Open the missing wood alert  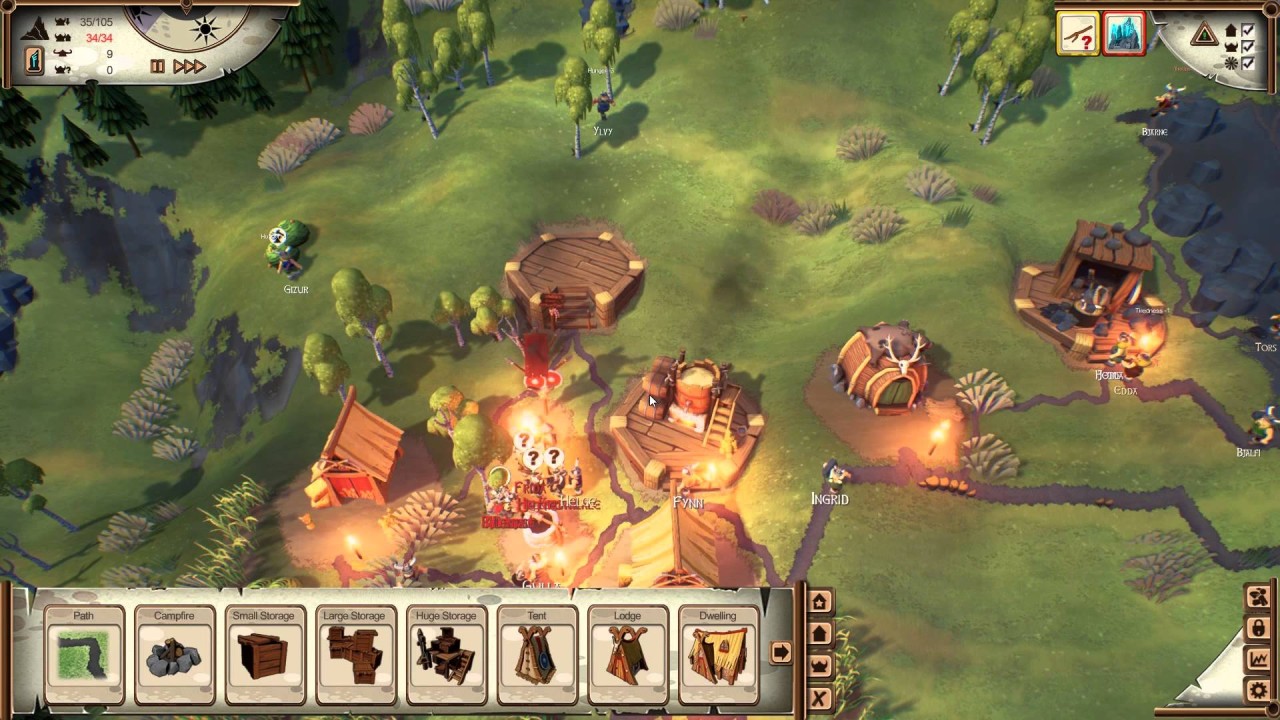click(x=1077, y=35)
